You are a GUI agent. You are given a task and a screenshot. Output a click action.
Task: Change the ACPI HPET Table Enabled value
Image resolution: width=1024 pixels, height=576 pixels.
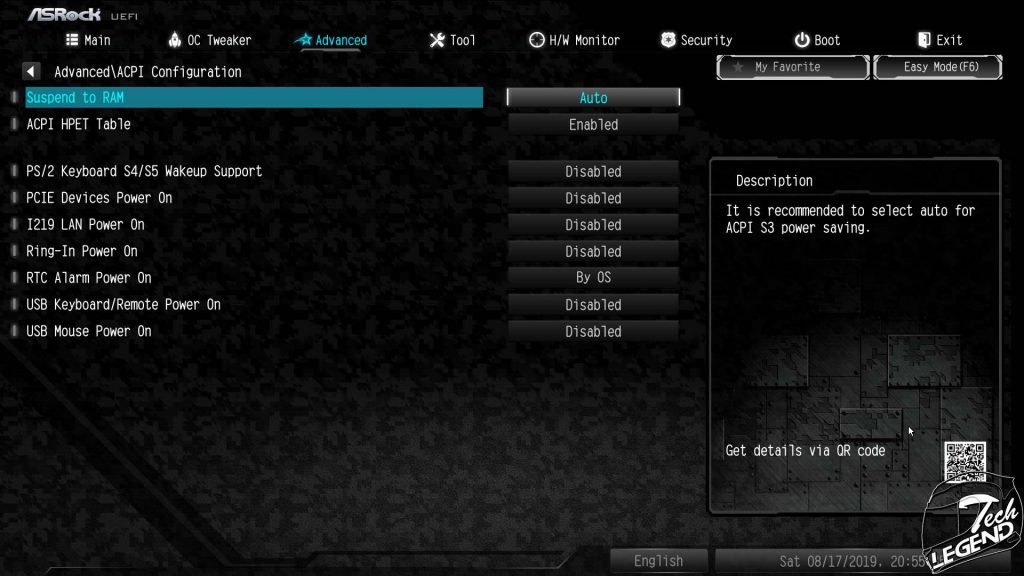(x=593, y=125)
